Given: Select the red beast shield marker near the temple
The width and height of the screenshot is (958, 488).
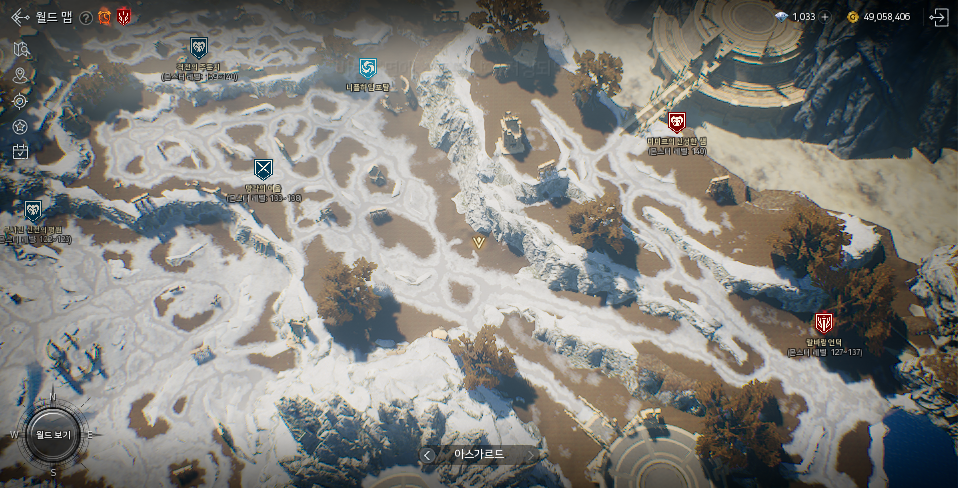Looking at the screenshot, I should tap(677, 122).
